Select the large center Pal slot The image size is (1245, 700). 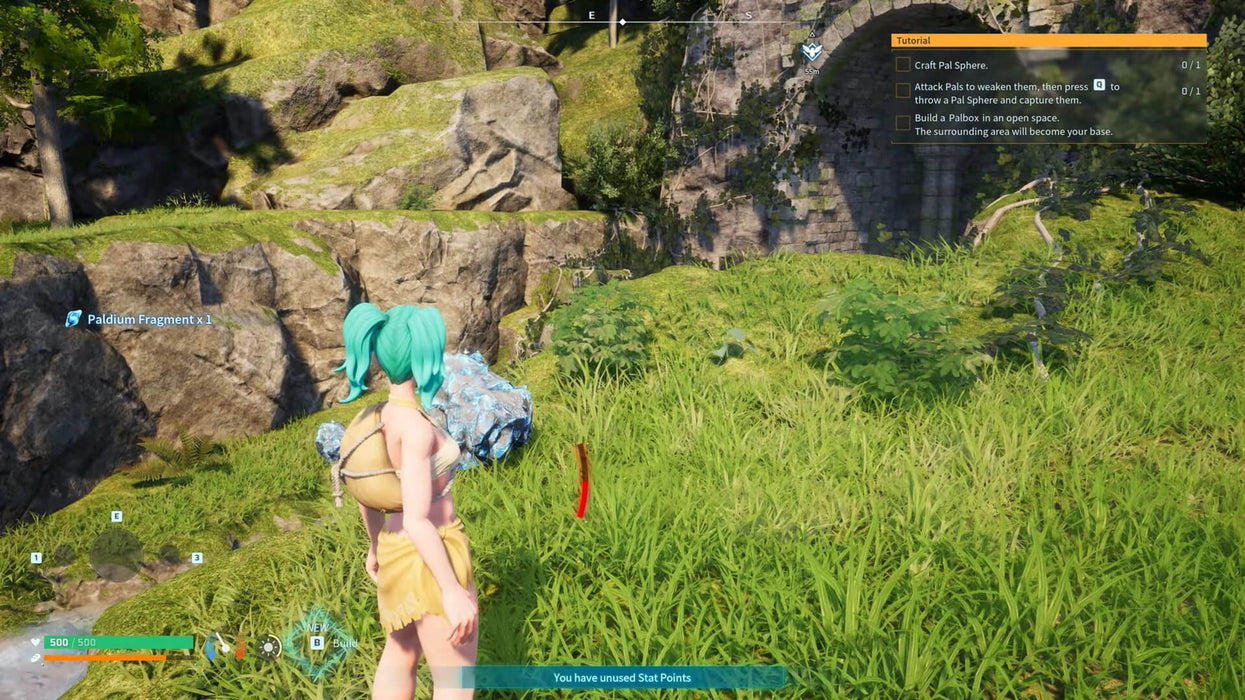click(116, 555)
